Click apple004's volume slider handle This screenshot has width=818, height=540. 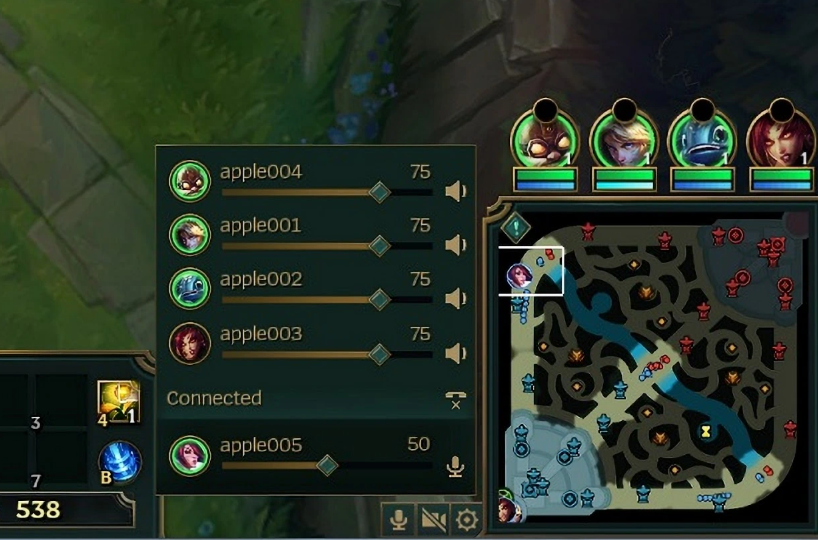(379, 192)
